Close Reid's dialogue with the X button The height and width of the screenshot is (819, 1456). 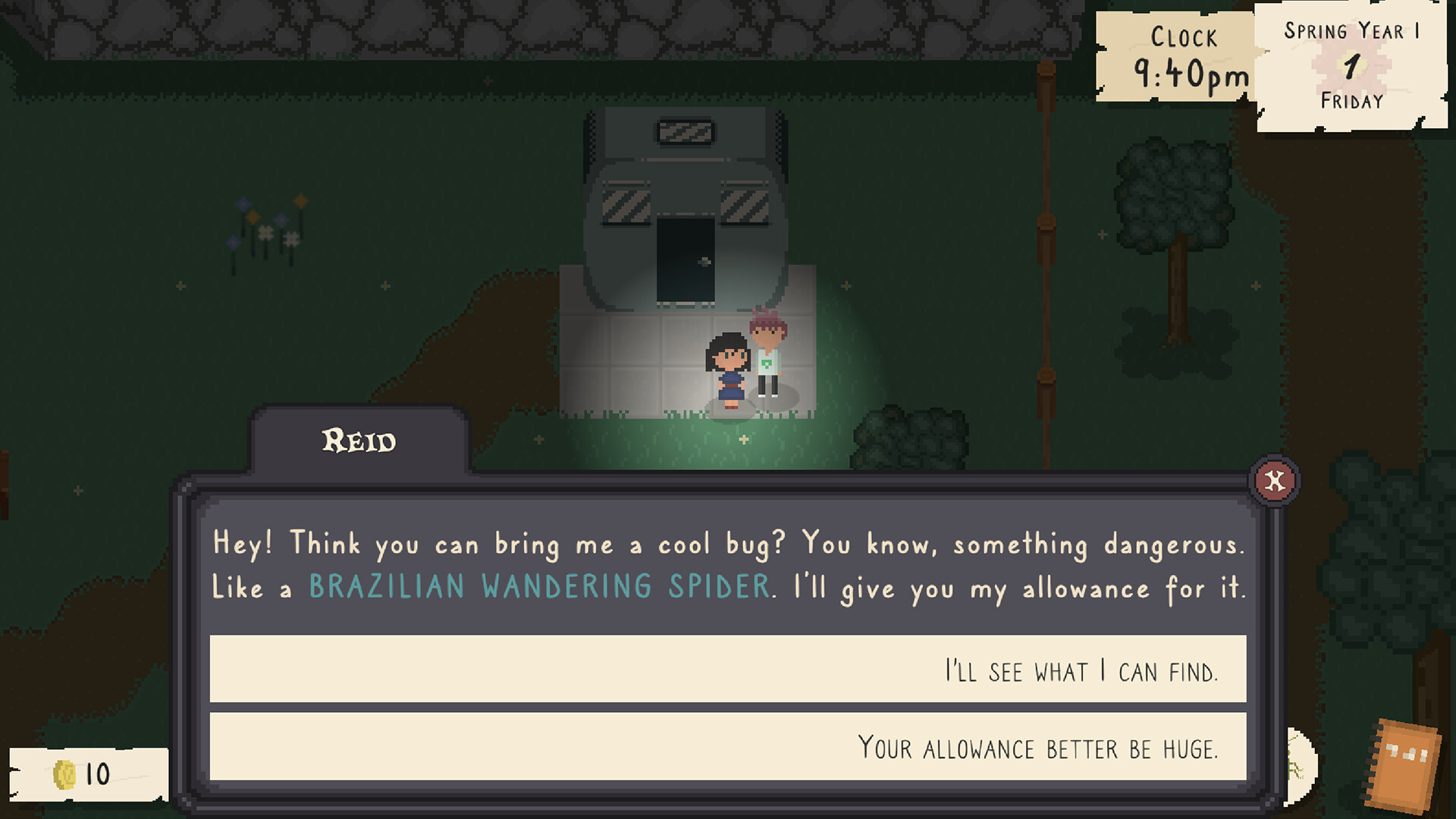click(1275, 481)
